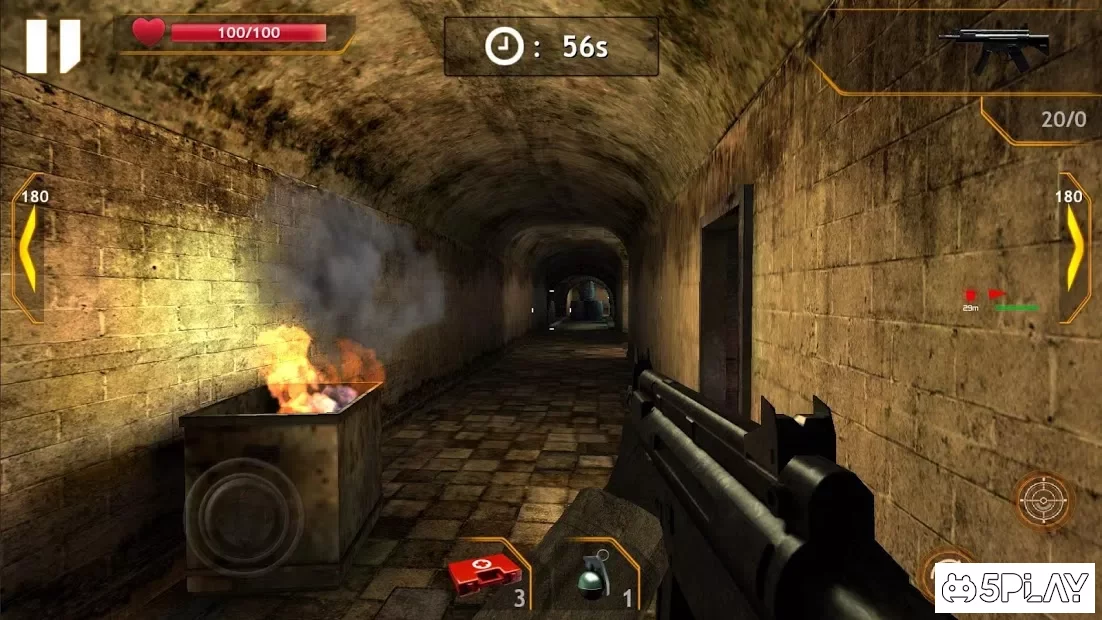The image size is (1102, 620).
Task: Tap the left 180 turn arrow
Action: (29, 250)
